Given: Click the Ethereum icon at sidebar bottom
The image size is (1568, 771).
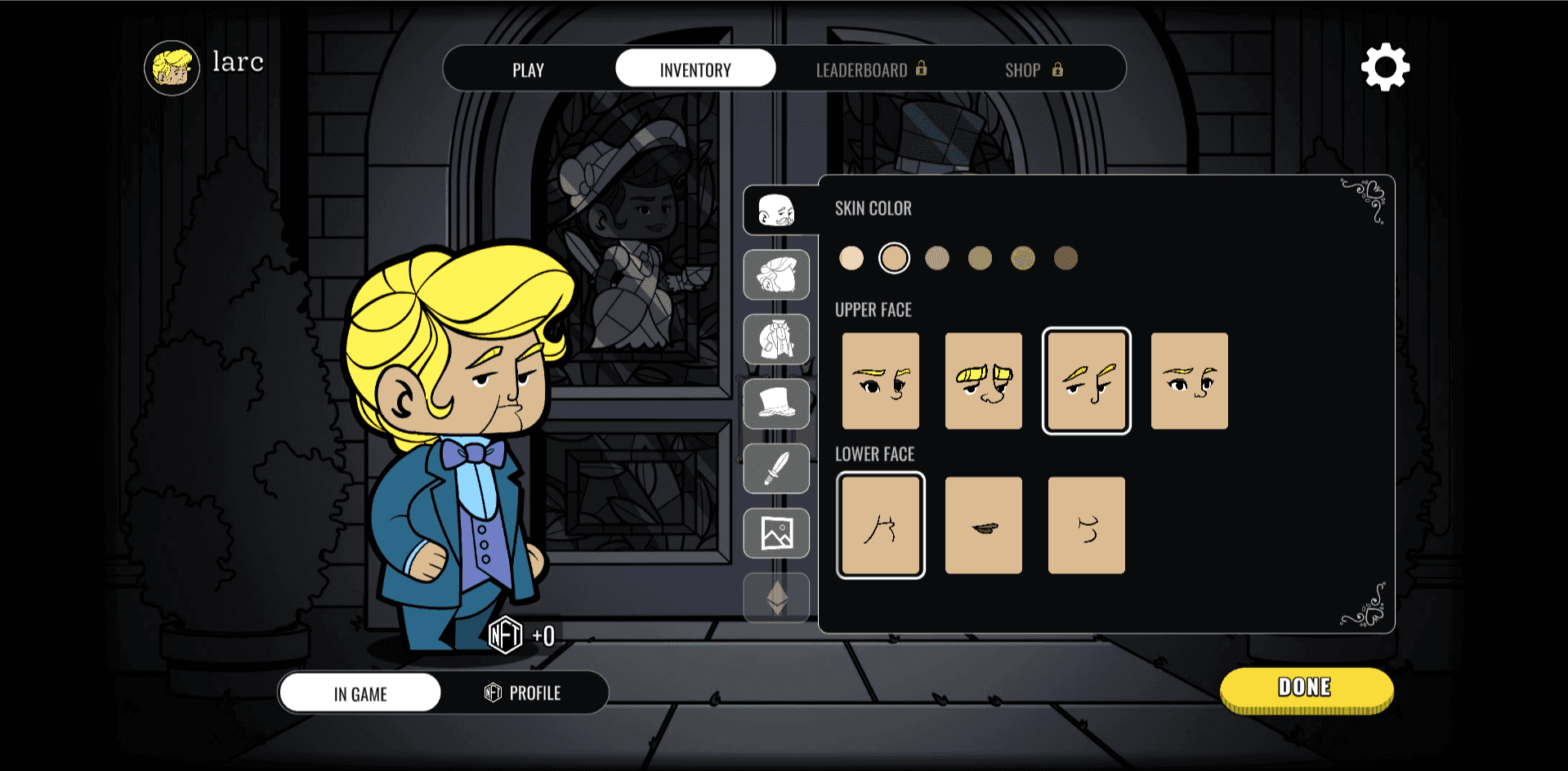Looking at the screenshot, I should point(775,598).
